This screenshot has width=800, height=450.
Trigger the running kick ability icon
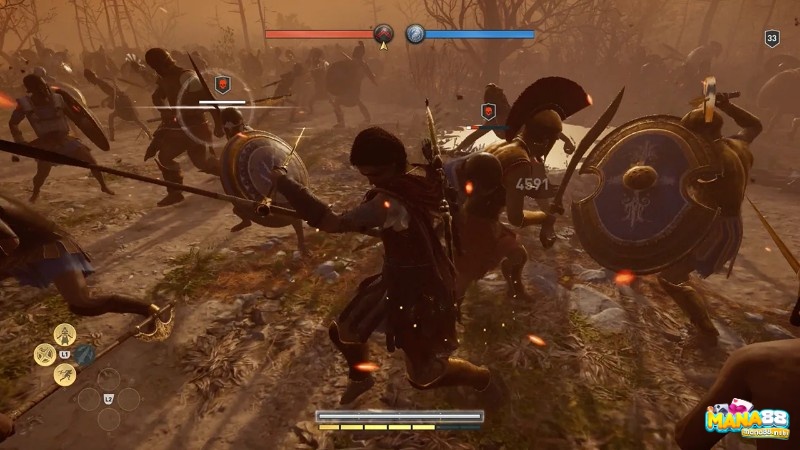tap(63, 374)
